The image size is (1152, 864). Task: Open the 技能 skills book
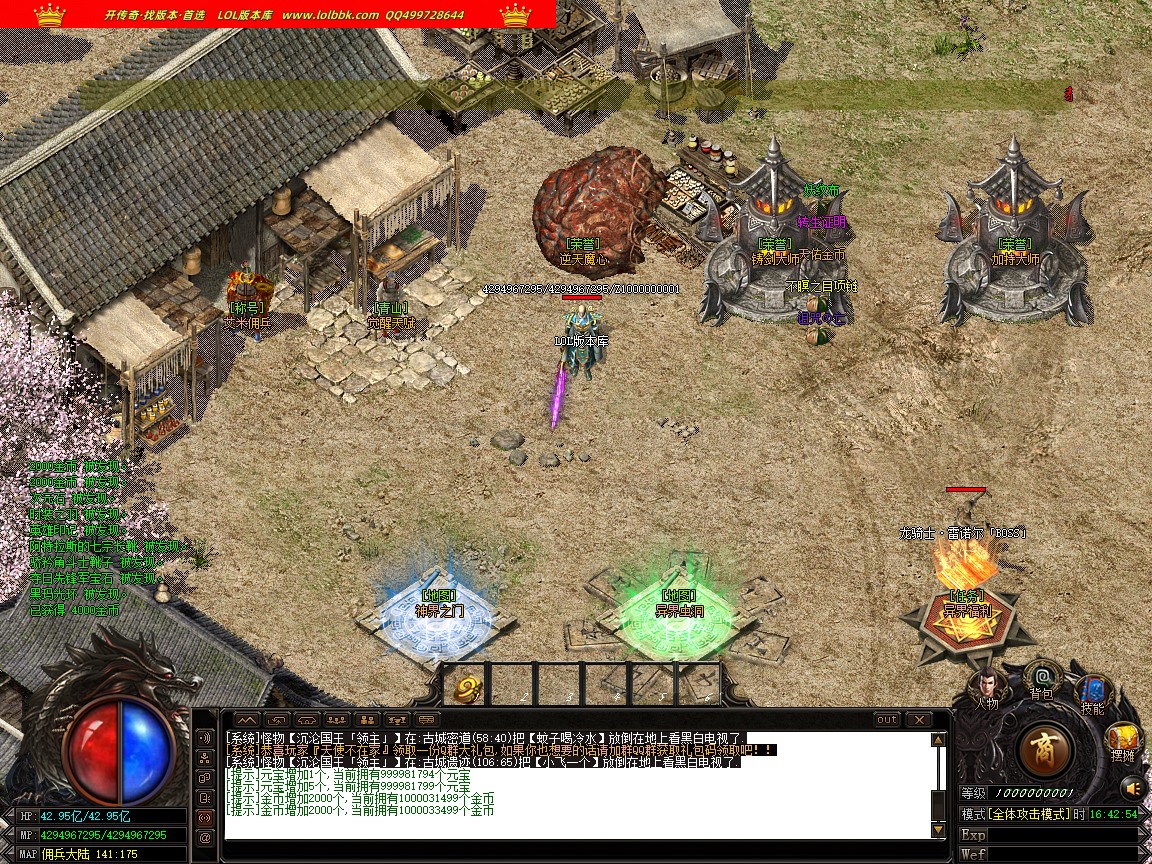(x=1092, y=692)
